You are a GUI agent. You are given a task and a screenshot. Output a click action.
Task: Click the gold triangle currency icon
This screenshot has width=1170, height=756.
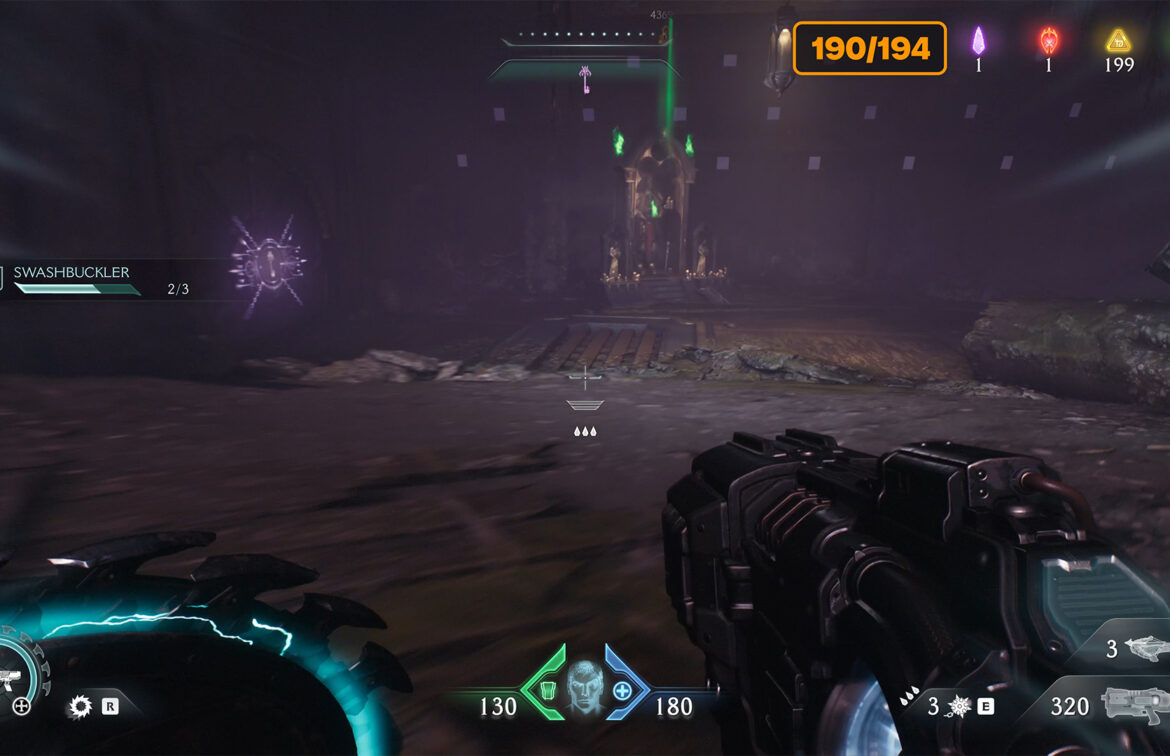[1118, 41]
